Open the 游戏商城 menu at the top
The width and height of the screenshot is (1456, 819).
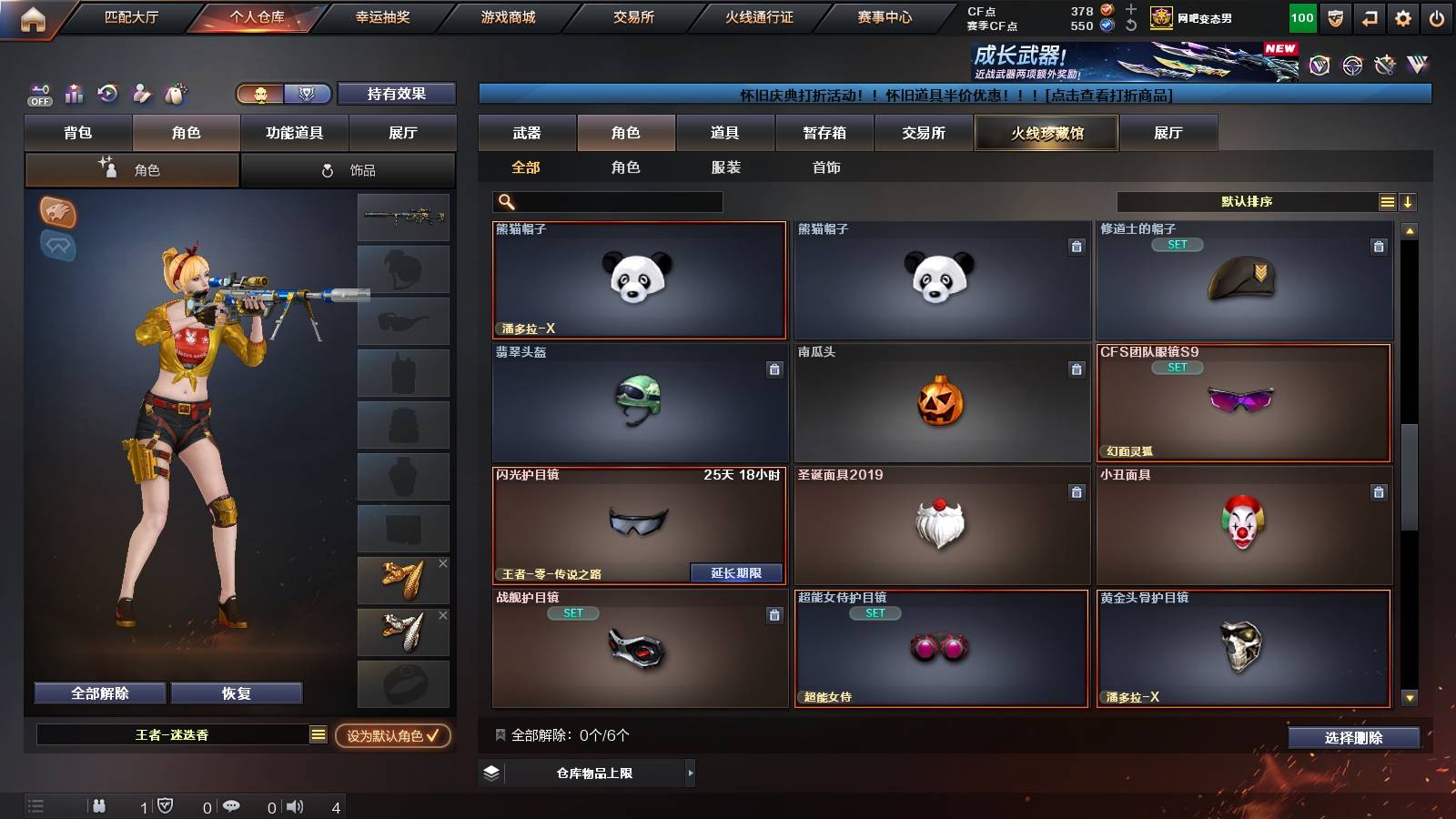(x=508, y=15)
